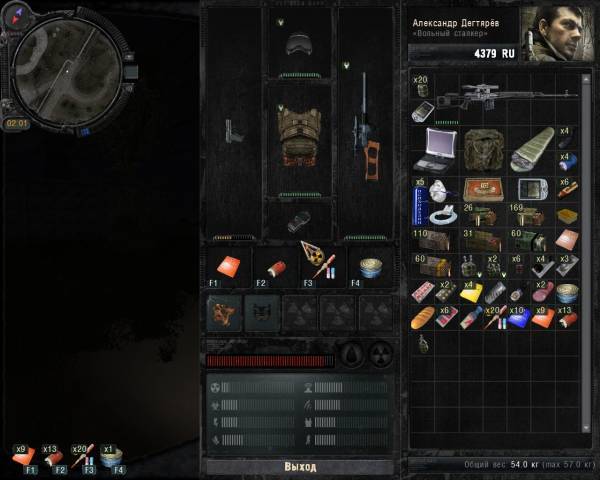Select the equipped detector slot below armor
600x480 pixels.
[299, 220]
